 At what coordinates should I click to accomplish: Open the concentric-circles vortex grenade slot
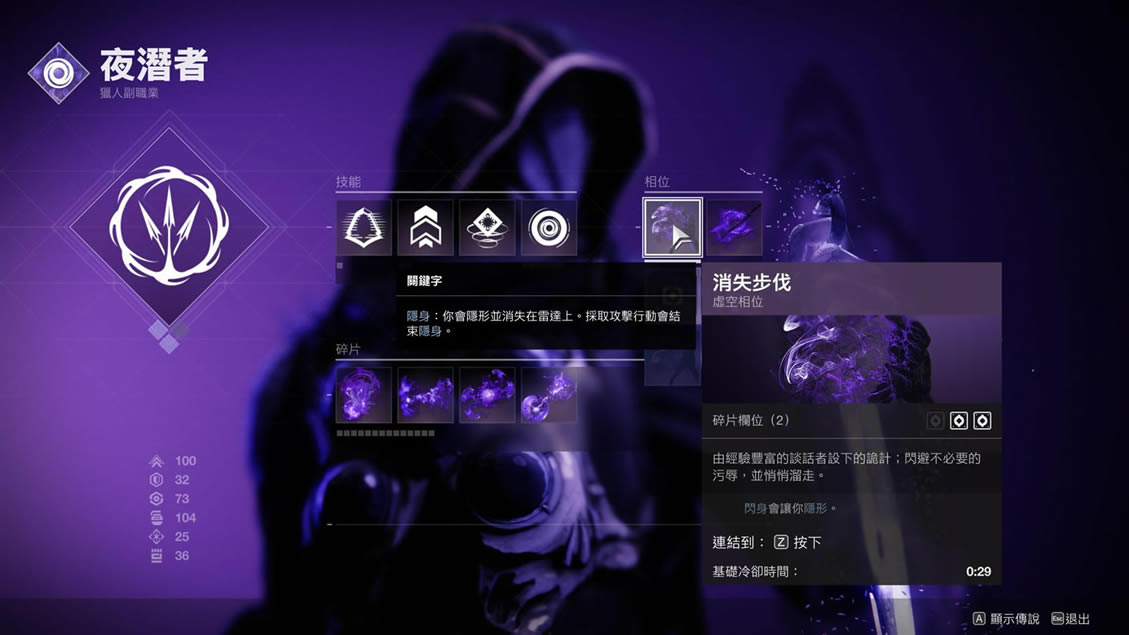pyautogui.click(x=549, y=228)
